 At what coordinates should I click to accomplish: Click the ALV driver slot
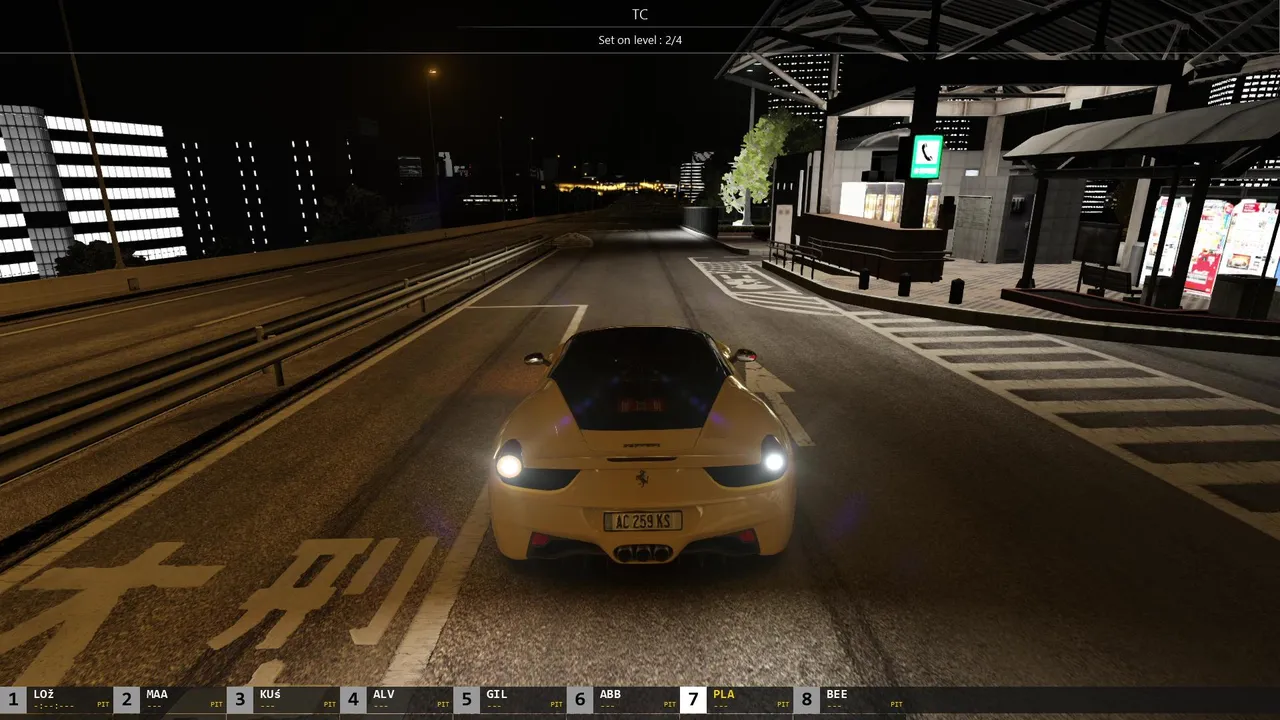396,699
